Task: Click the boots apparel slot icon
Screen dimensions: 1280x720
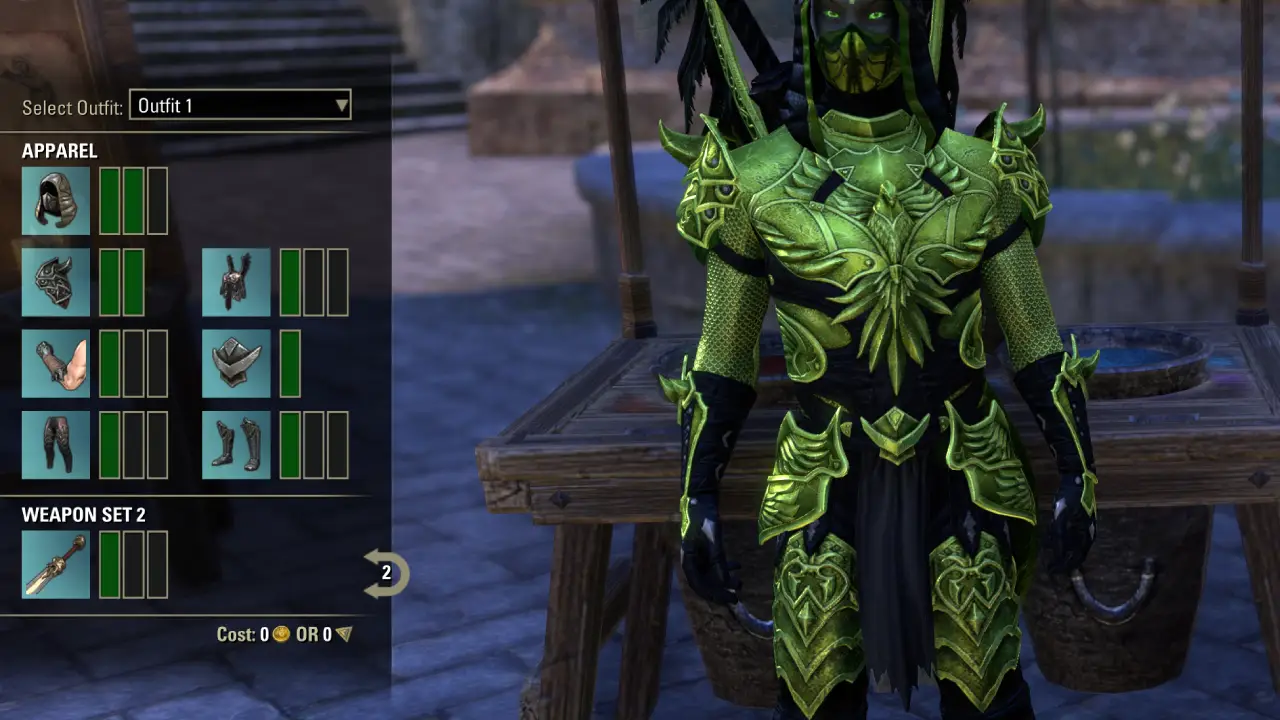Action: (236, 444)
